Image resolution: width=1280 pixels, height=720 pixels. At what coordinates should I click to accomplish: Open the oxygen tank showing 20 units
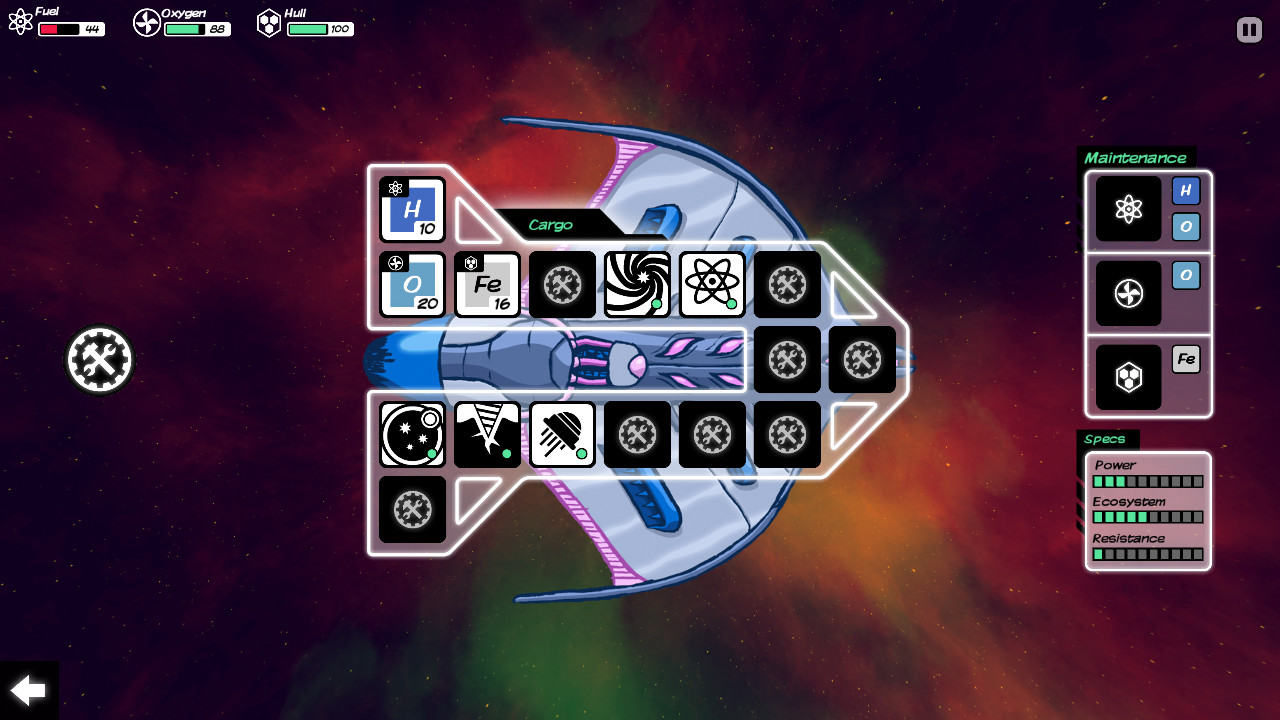coord(411,285)
